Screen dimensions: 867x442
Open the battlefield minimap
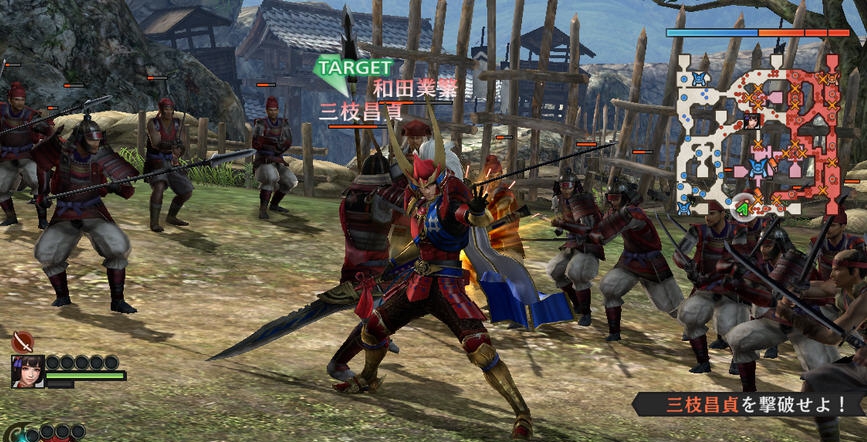[x=760, y=133]
